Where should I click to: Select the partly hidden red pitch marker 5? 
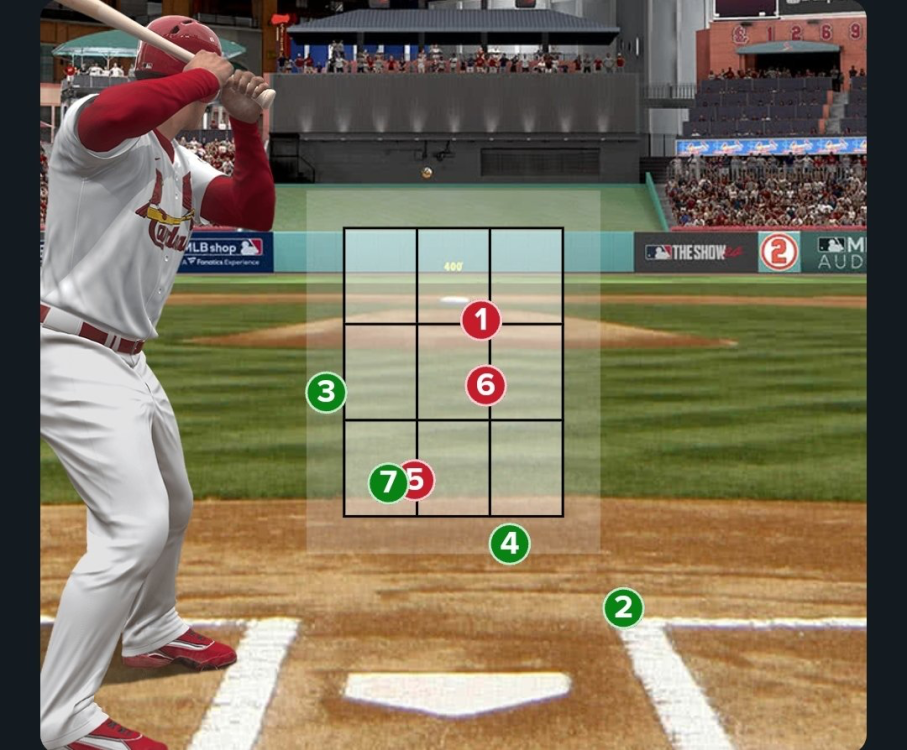(423, 480)
